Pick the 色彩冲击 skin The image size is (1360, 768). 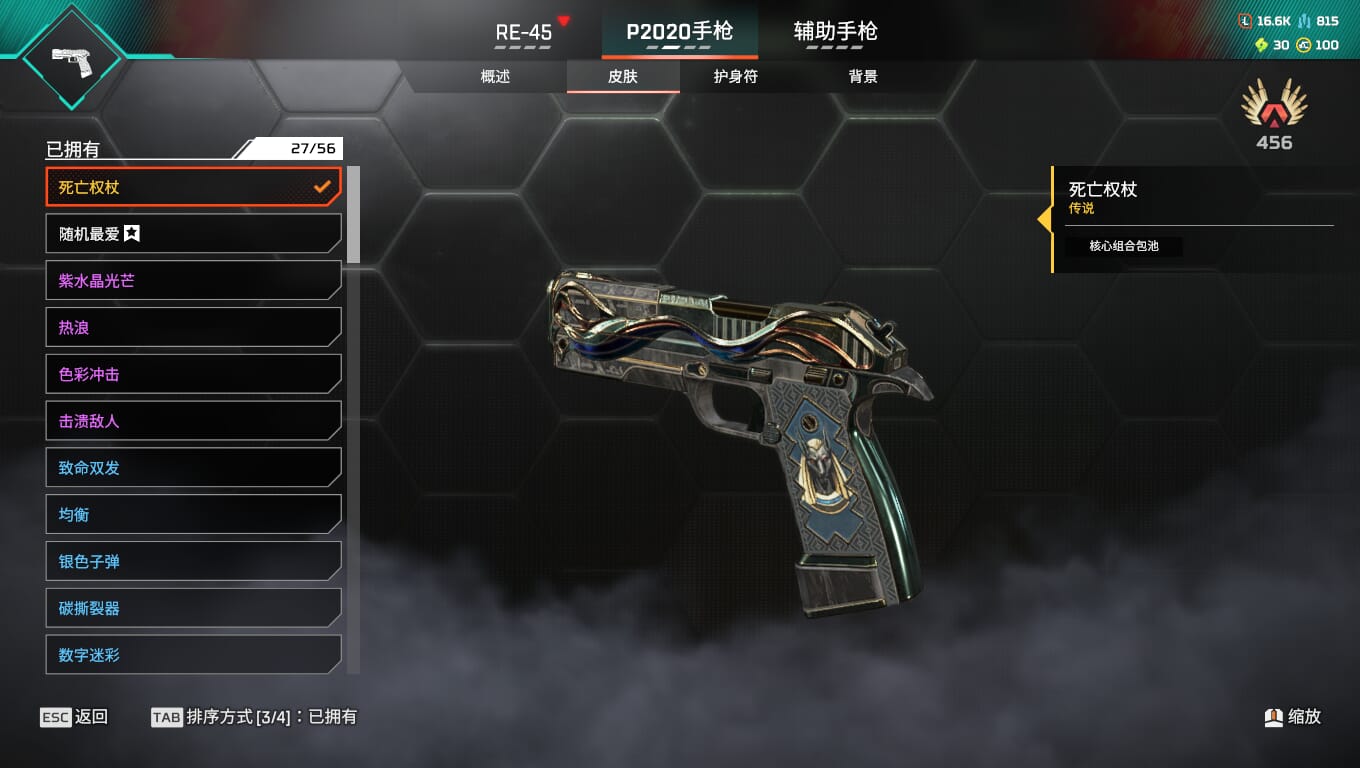194,375
